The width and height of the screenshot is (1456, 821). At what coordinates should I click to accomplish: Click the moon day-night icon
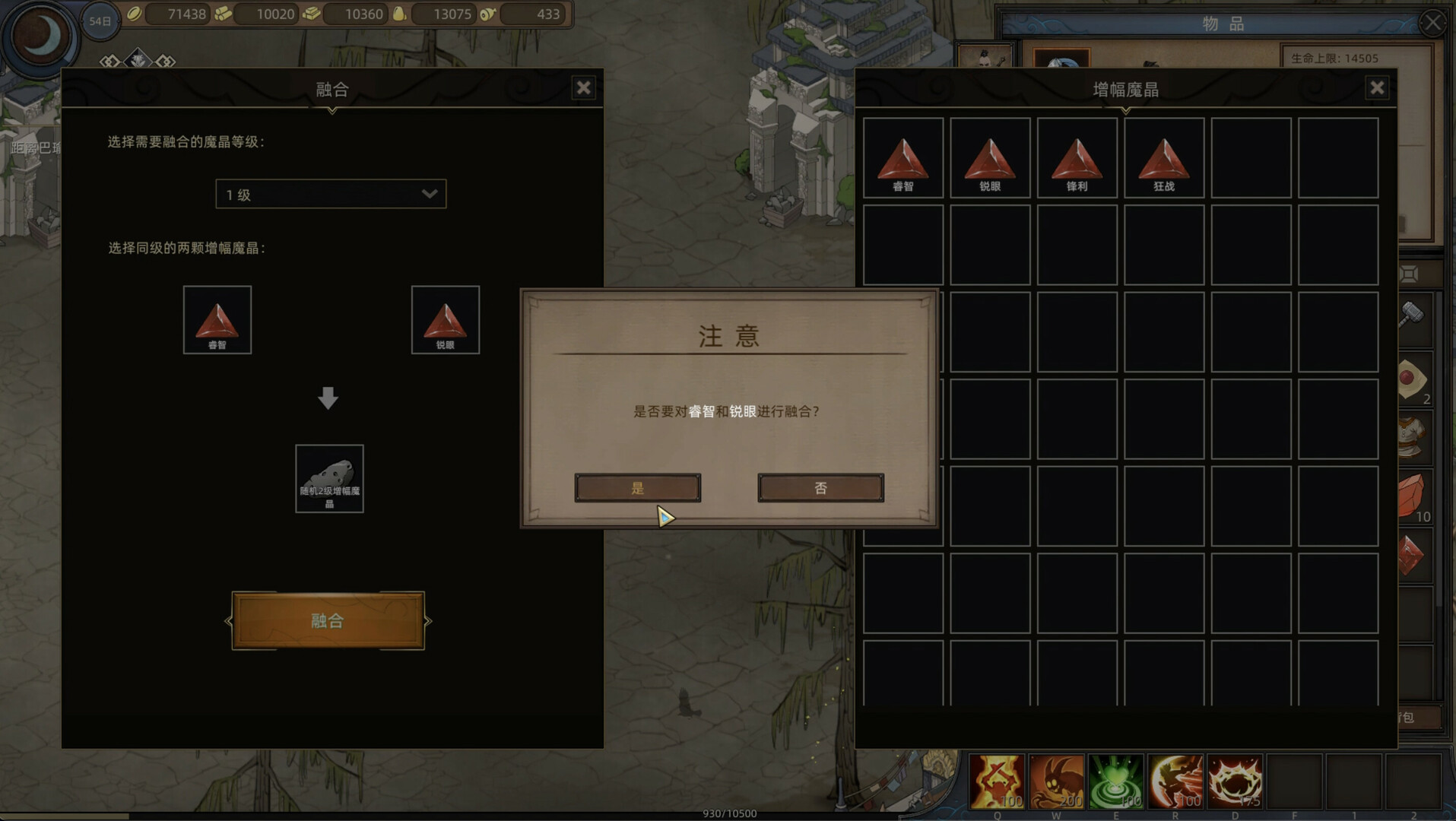(x=41, y=36)
